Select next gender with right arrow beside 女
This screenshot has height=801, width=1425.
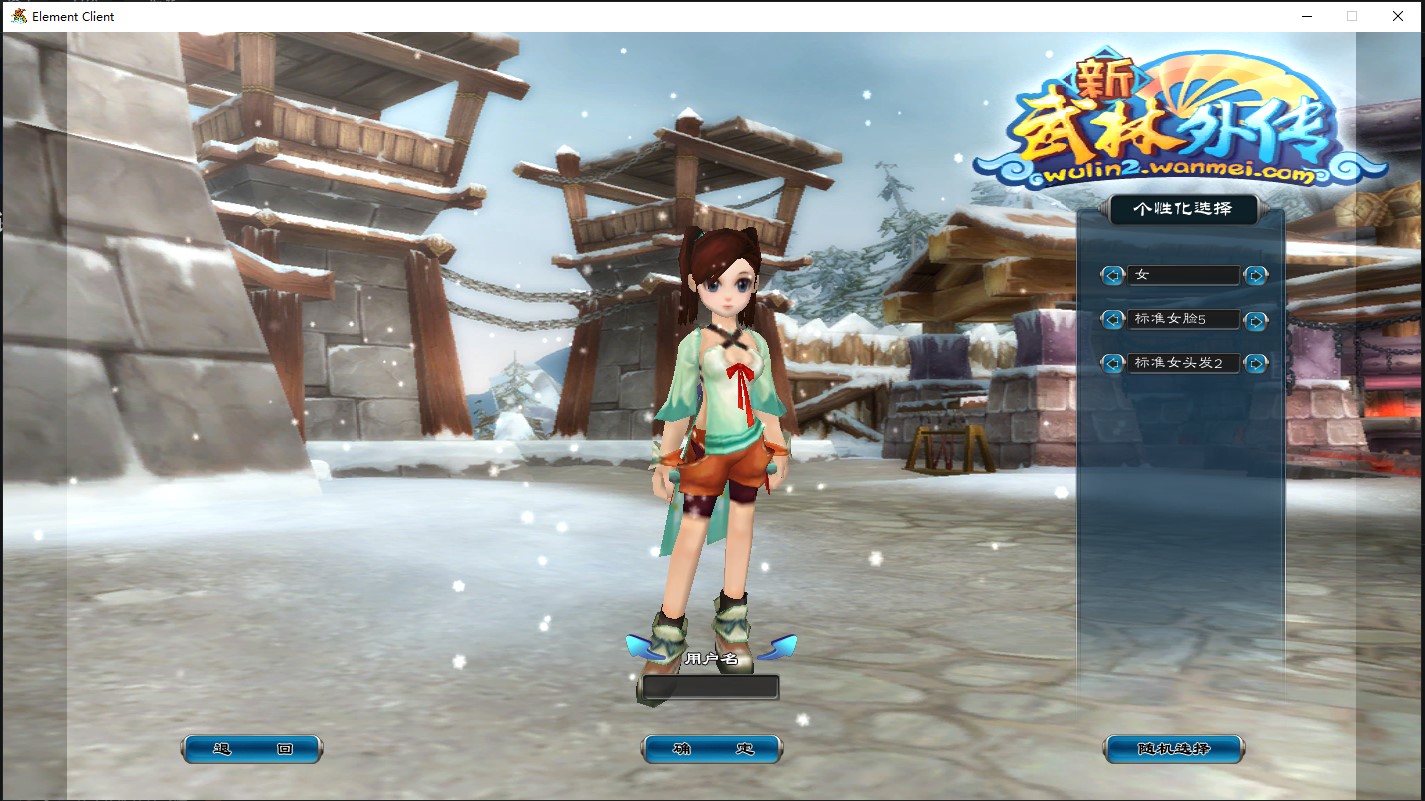click(x=1256, y=275)
